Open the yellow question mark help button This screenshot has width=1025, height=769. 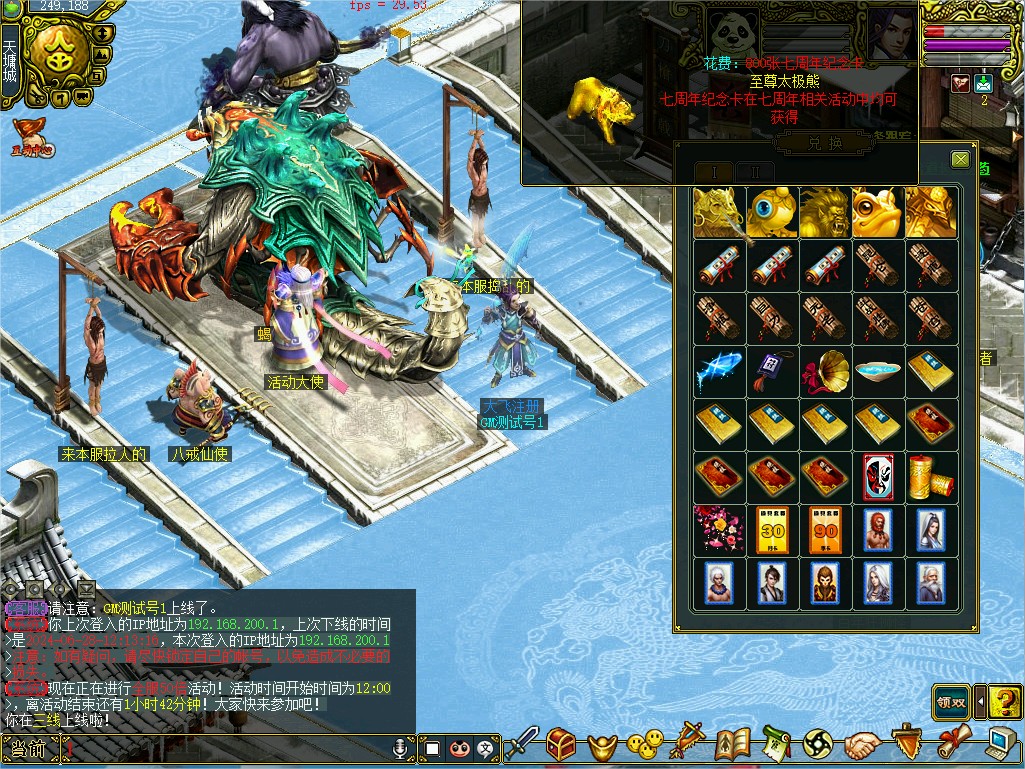tap(1006, 701)
